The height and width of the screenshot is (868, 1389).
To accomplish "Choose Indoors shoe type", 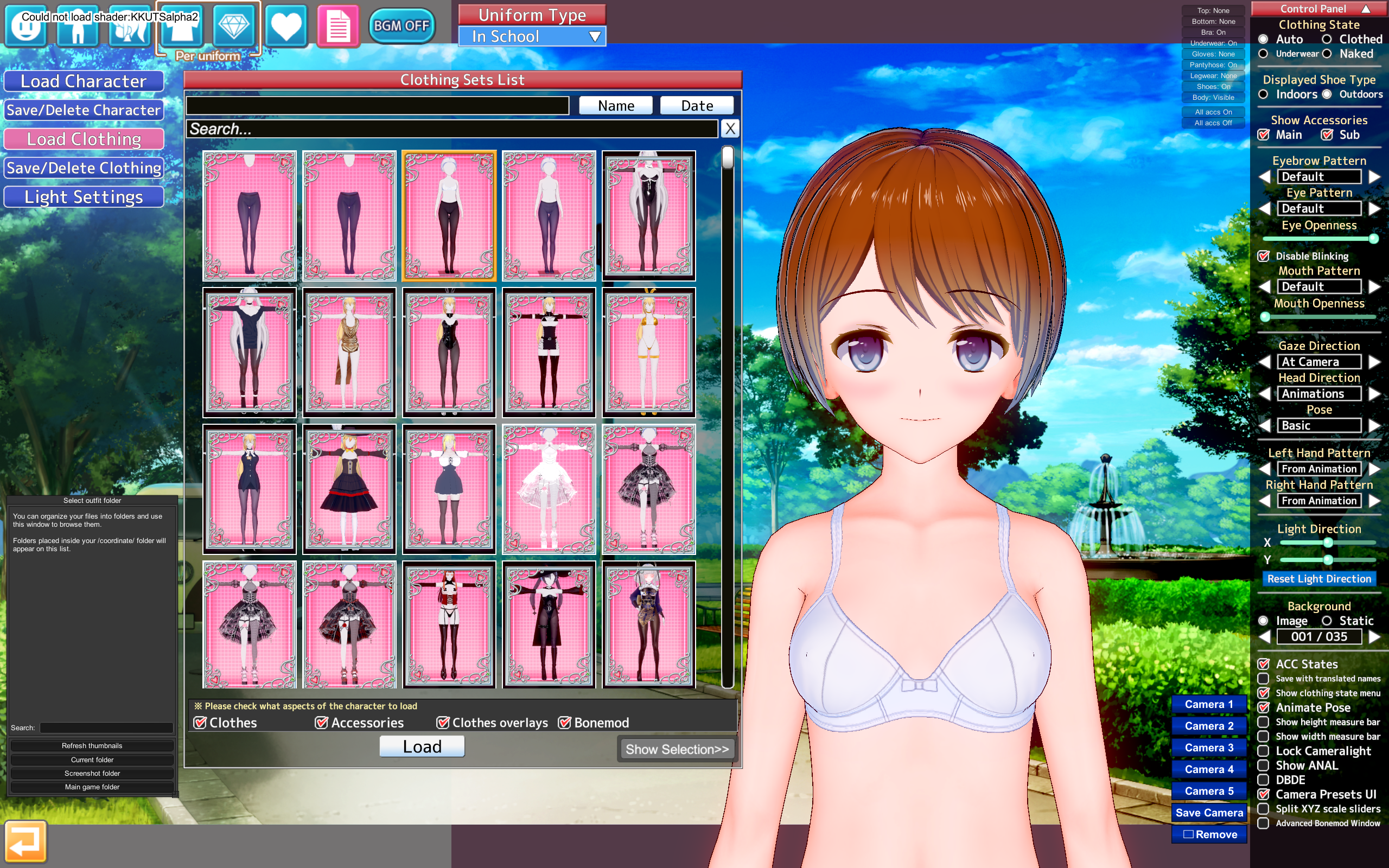I will (x=1263, y=94).
